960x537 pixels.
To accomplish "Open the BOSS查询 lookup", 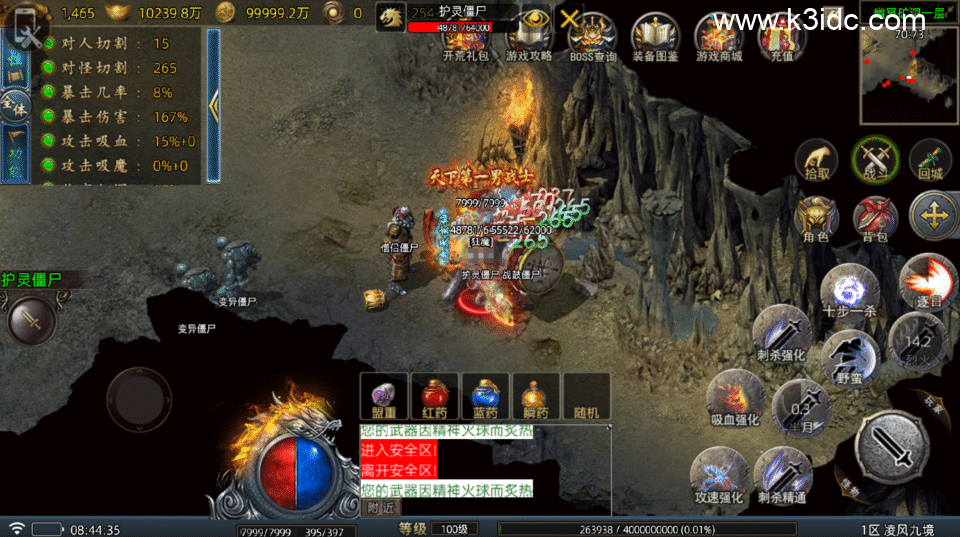I will (x=592, y=38).
